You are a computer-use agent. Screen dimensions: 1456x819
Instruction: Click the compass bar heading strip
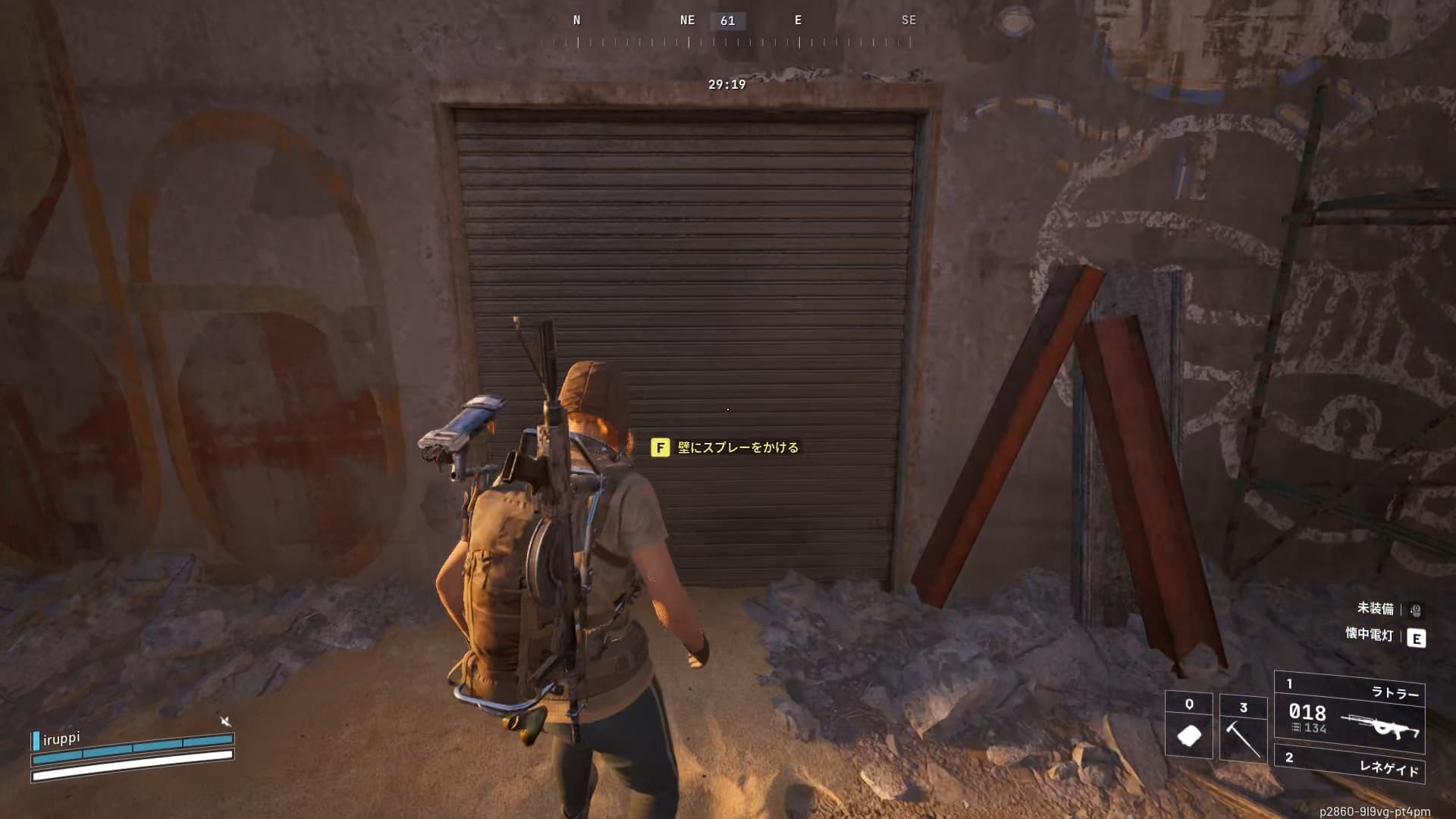732,32
